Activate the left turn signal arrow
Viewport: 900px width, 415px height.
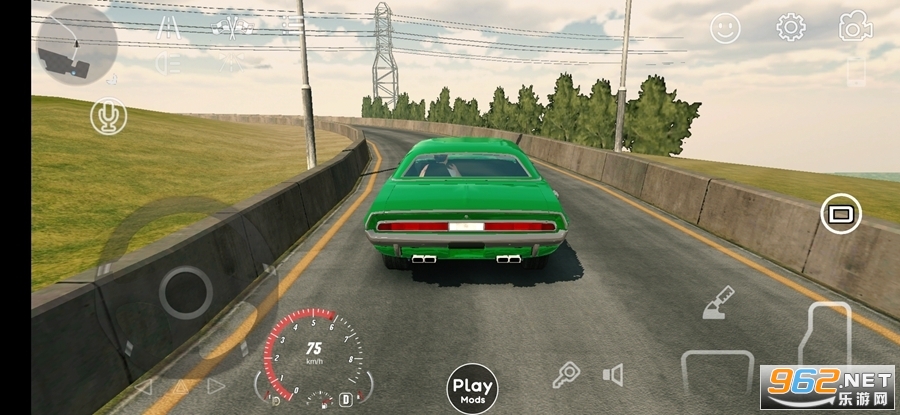coord(144,386)
